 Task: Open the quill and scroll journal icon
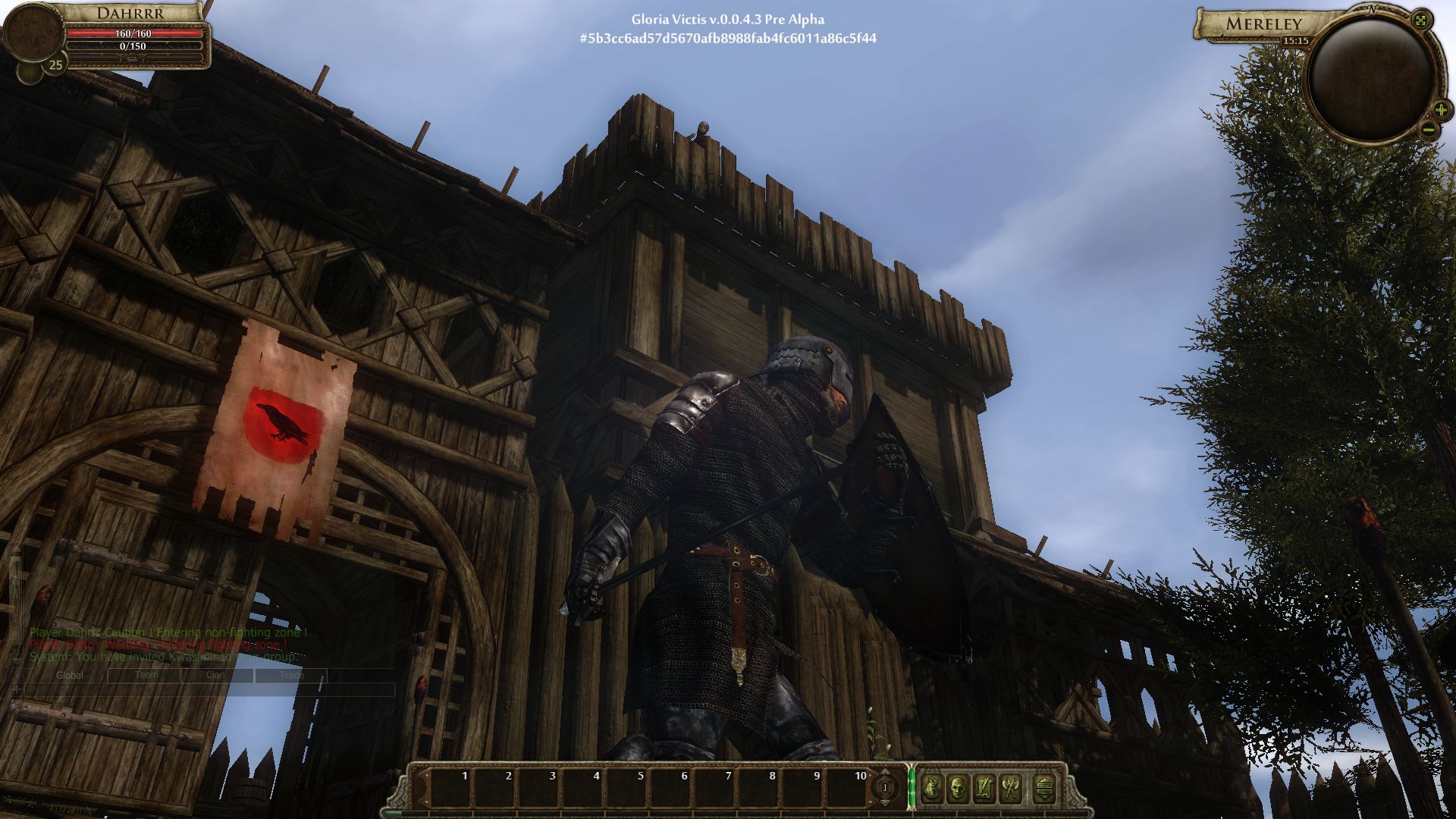pyautogui.click(x=984, y=788)
